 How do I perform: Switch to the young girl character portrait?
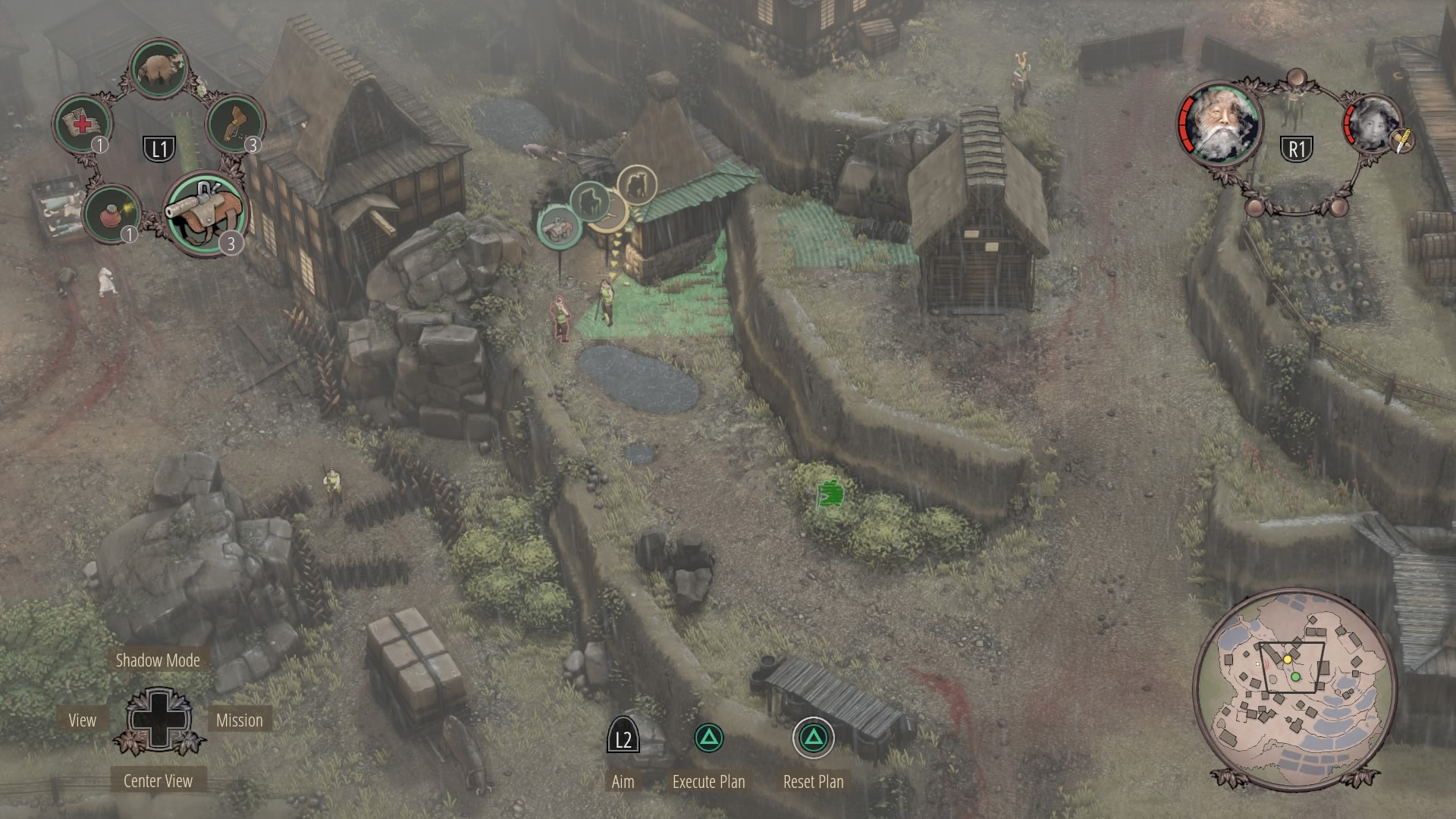pos(1371,124)
